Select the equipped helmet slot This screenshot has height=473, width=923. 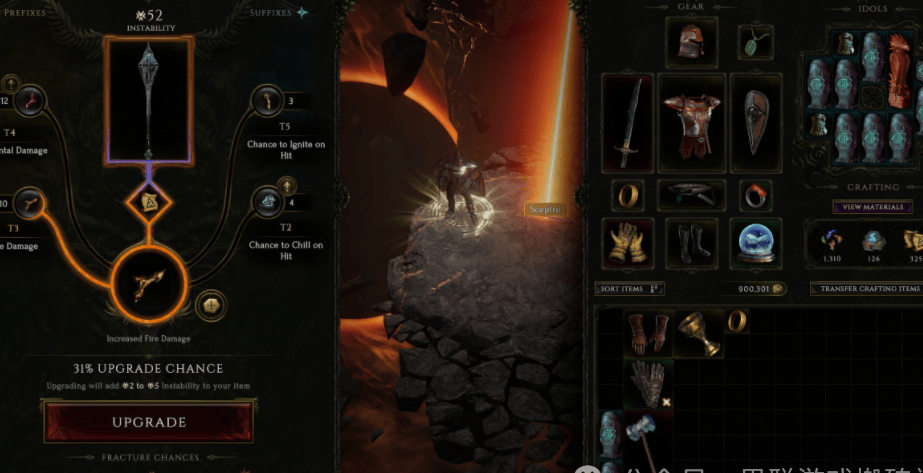(x=691, y=43)
